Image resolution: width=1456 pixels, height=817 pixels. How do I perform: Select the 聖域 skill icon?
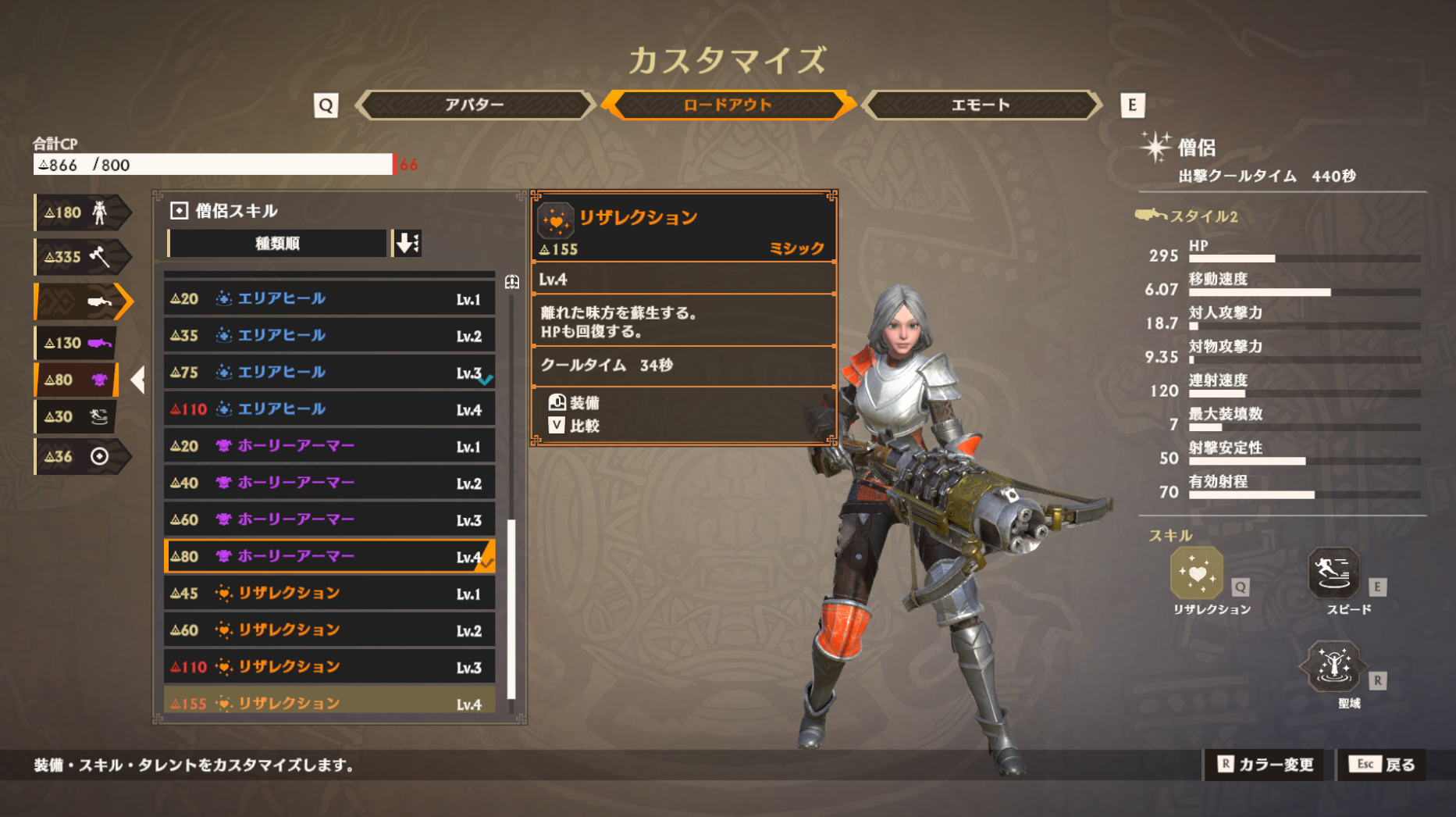pos(1333,667)
